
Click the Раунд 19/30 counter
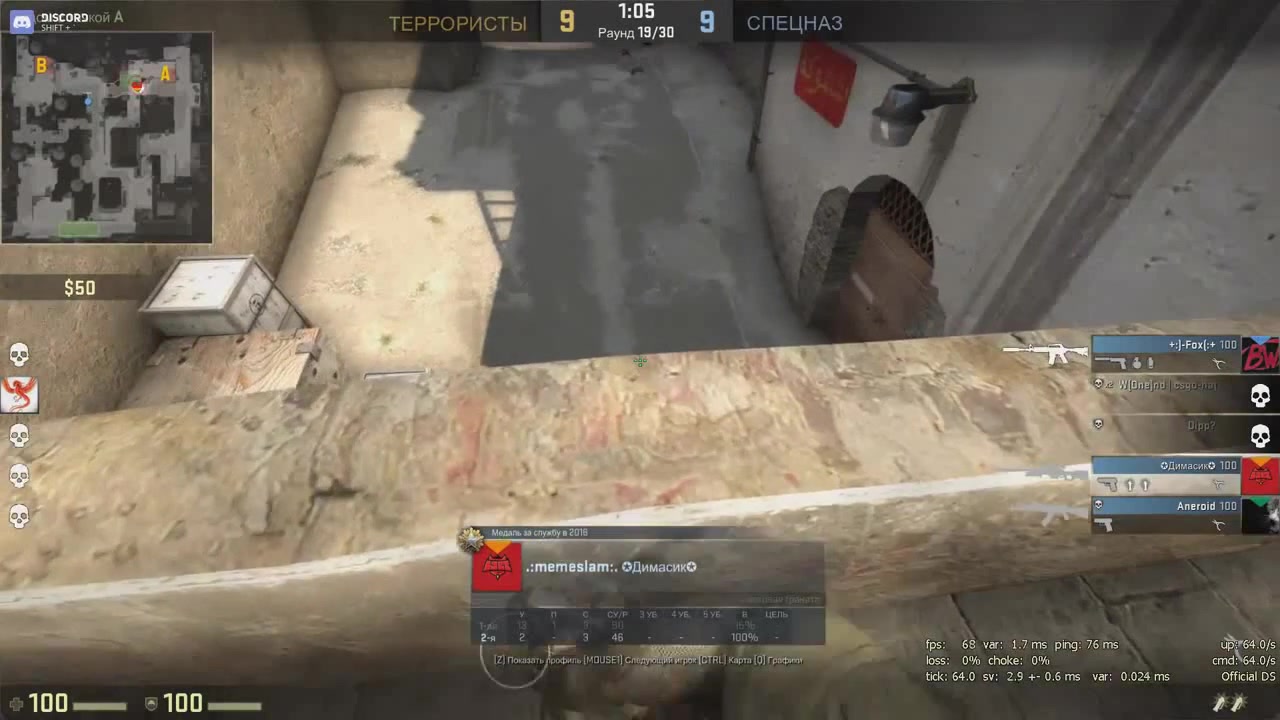636,32
